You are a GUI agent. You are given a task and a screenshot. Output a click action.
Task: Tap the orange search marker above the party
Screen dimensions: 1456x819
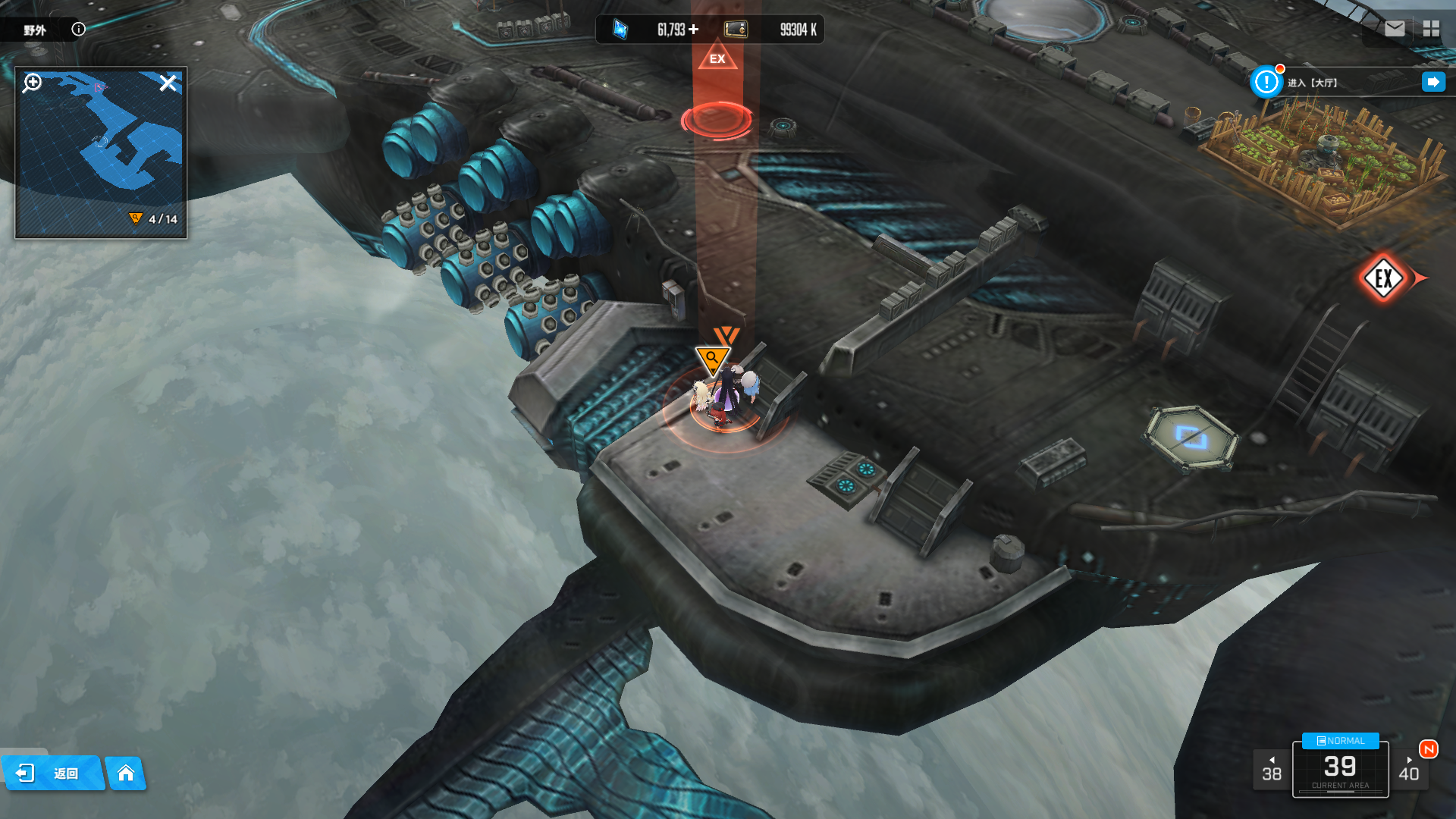coord(711,359)
